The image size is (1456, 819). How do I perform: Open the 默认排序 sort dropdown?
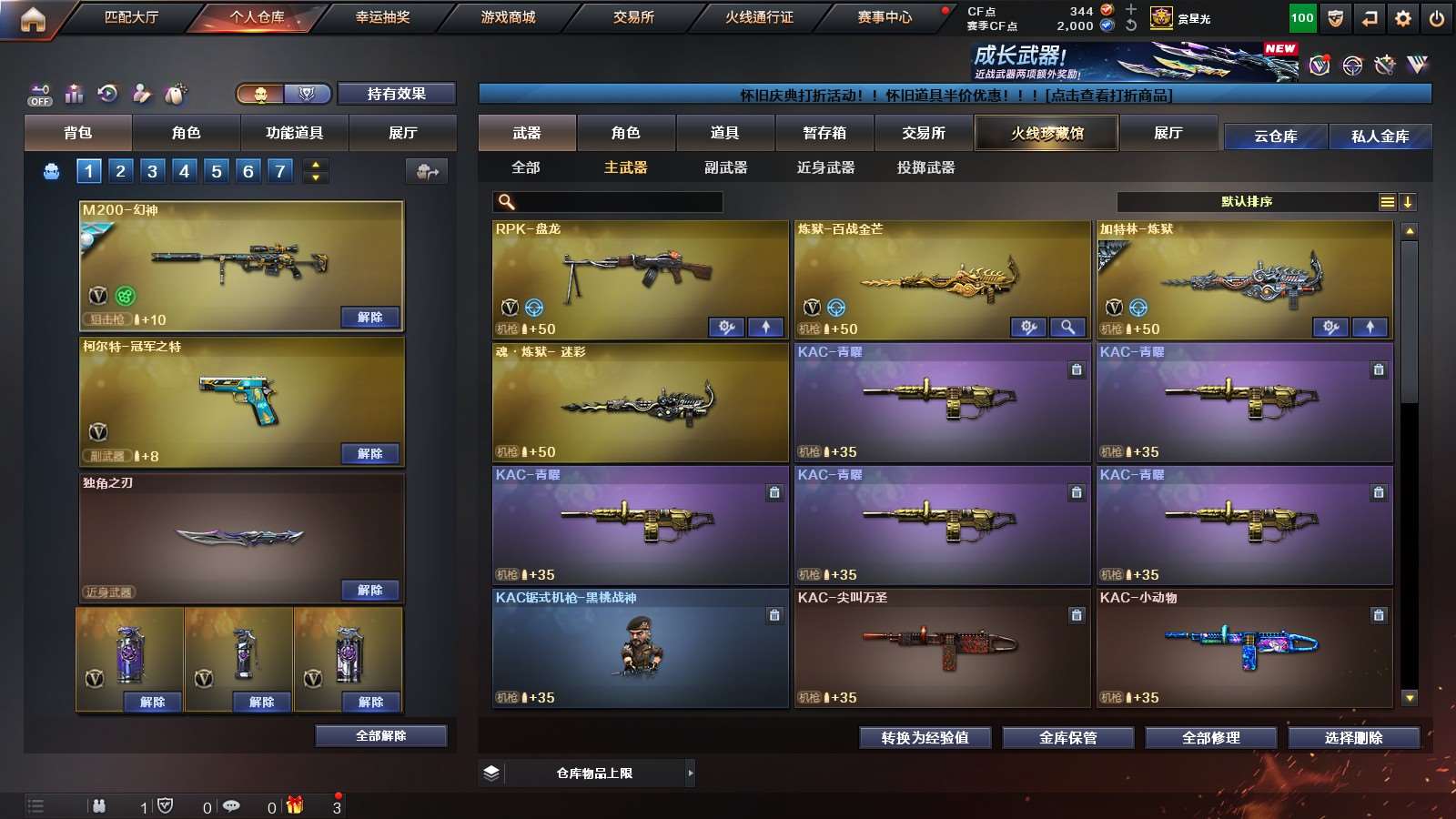[x=1247, y=202]
